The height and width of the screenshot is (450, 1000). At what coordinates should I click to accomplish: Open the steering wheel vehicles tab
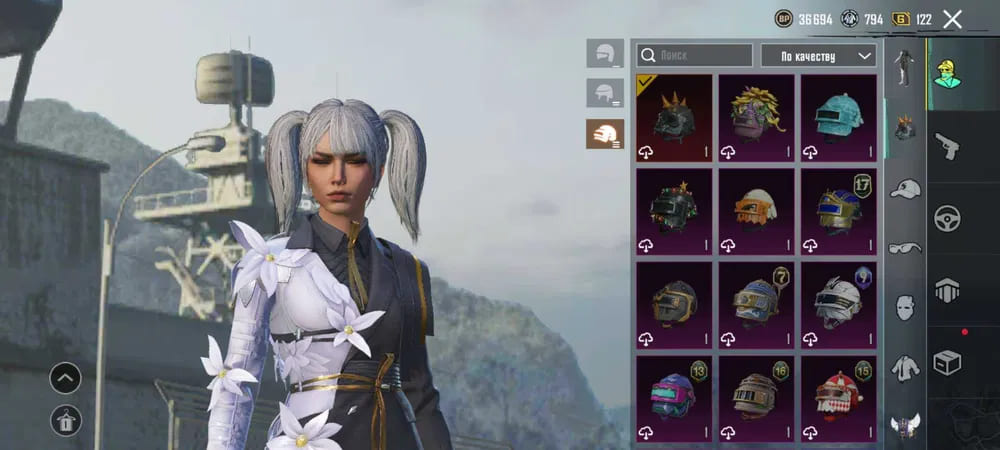[946, 218]
